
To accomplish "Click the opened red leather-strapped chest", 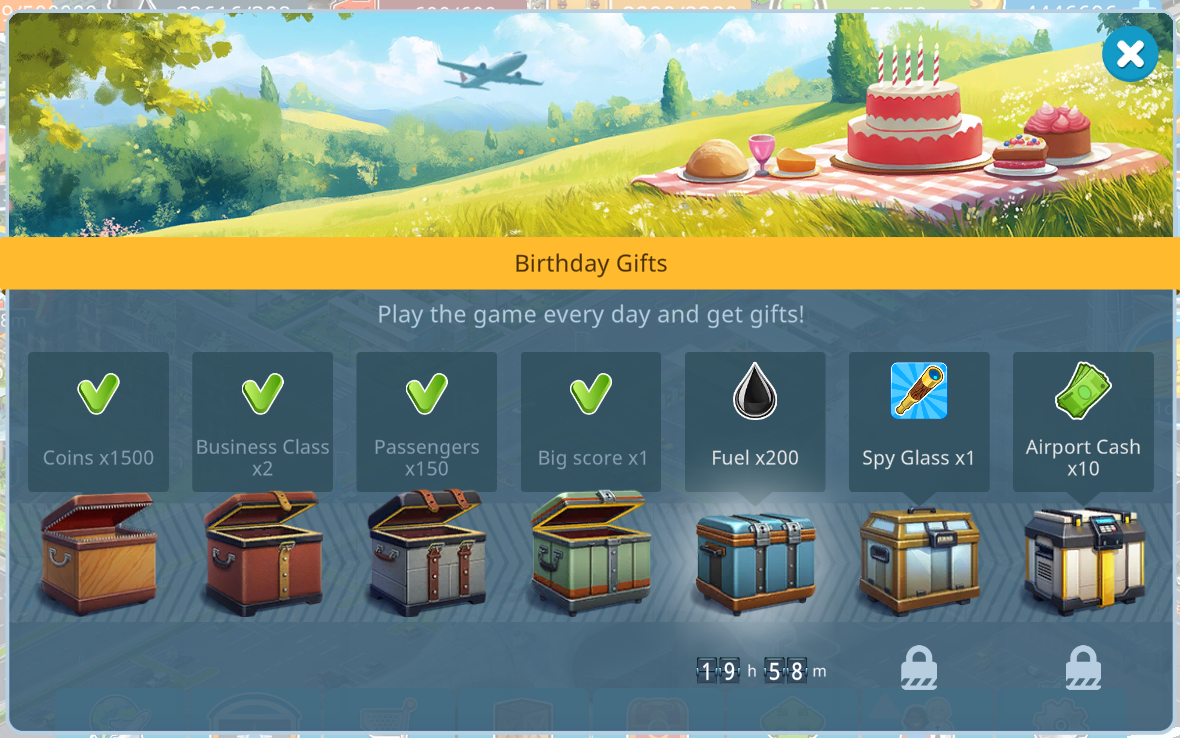I will pyautogui.click(x=263, y=555).
